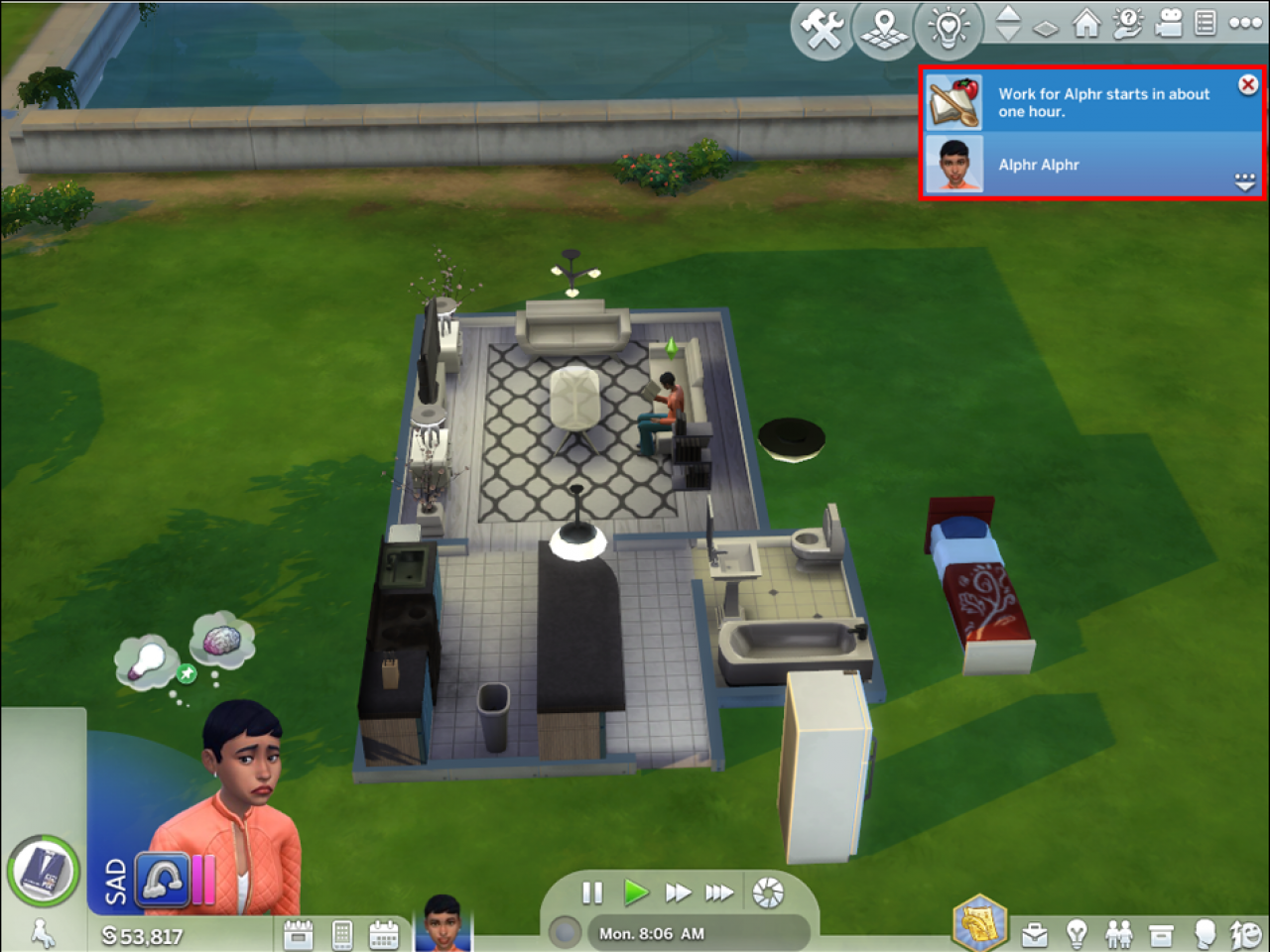Image resolution: width=1270 pixels, height=952 pixels.
Task: Toggle the walls-down view diamond
Action: 1046,30
